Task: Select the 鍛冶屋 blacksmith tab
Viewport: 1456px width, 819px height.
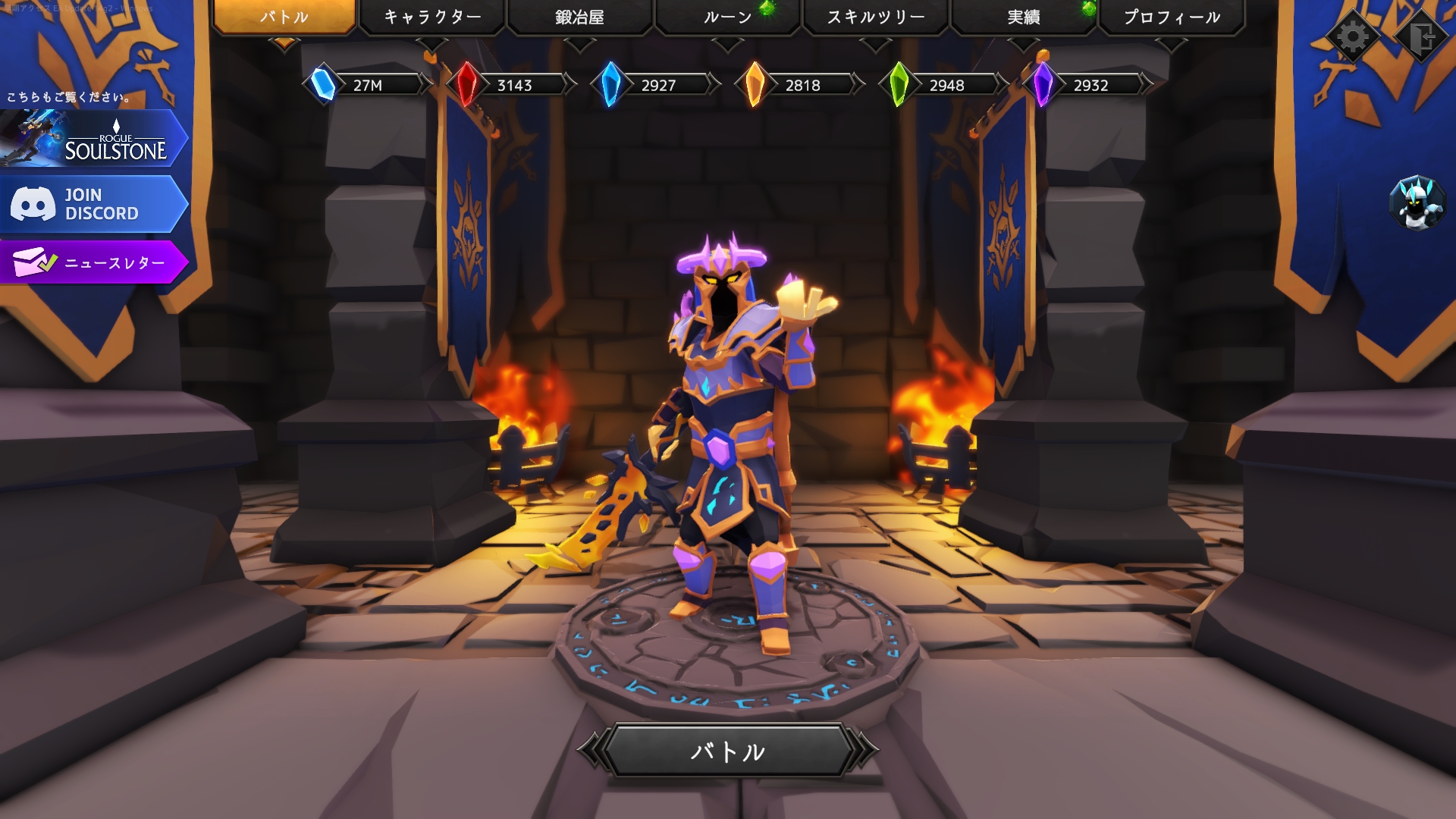Action: pyautogui.click(x=579, y=17)
